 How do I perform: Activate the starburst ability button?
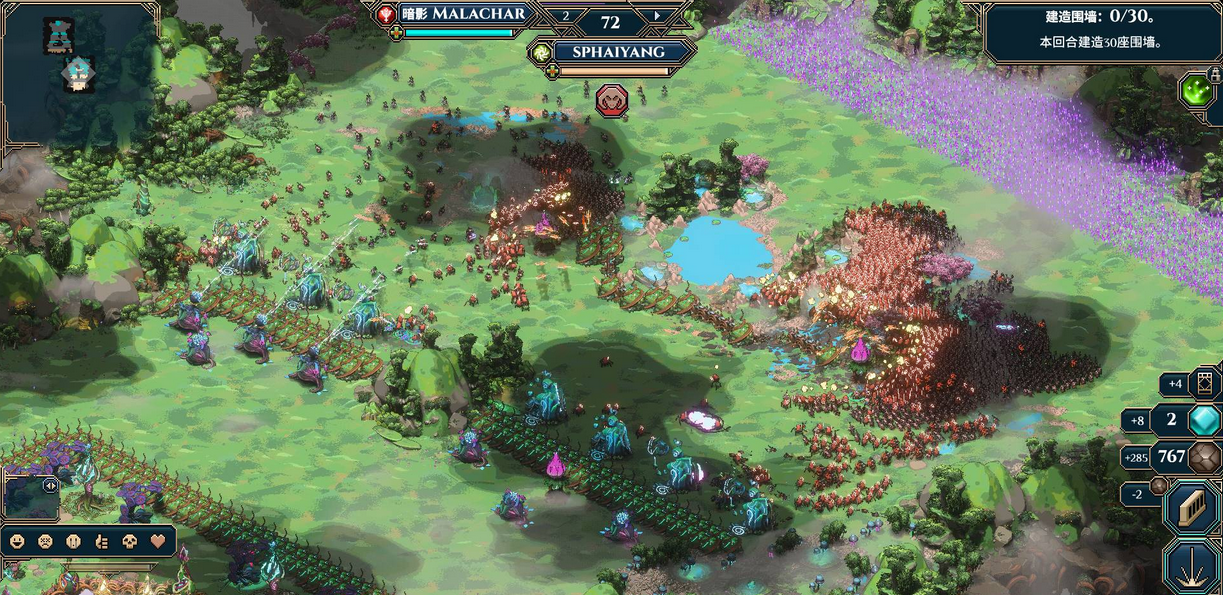[x=1192, y=567]
